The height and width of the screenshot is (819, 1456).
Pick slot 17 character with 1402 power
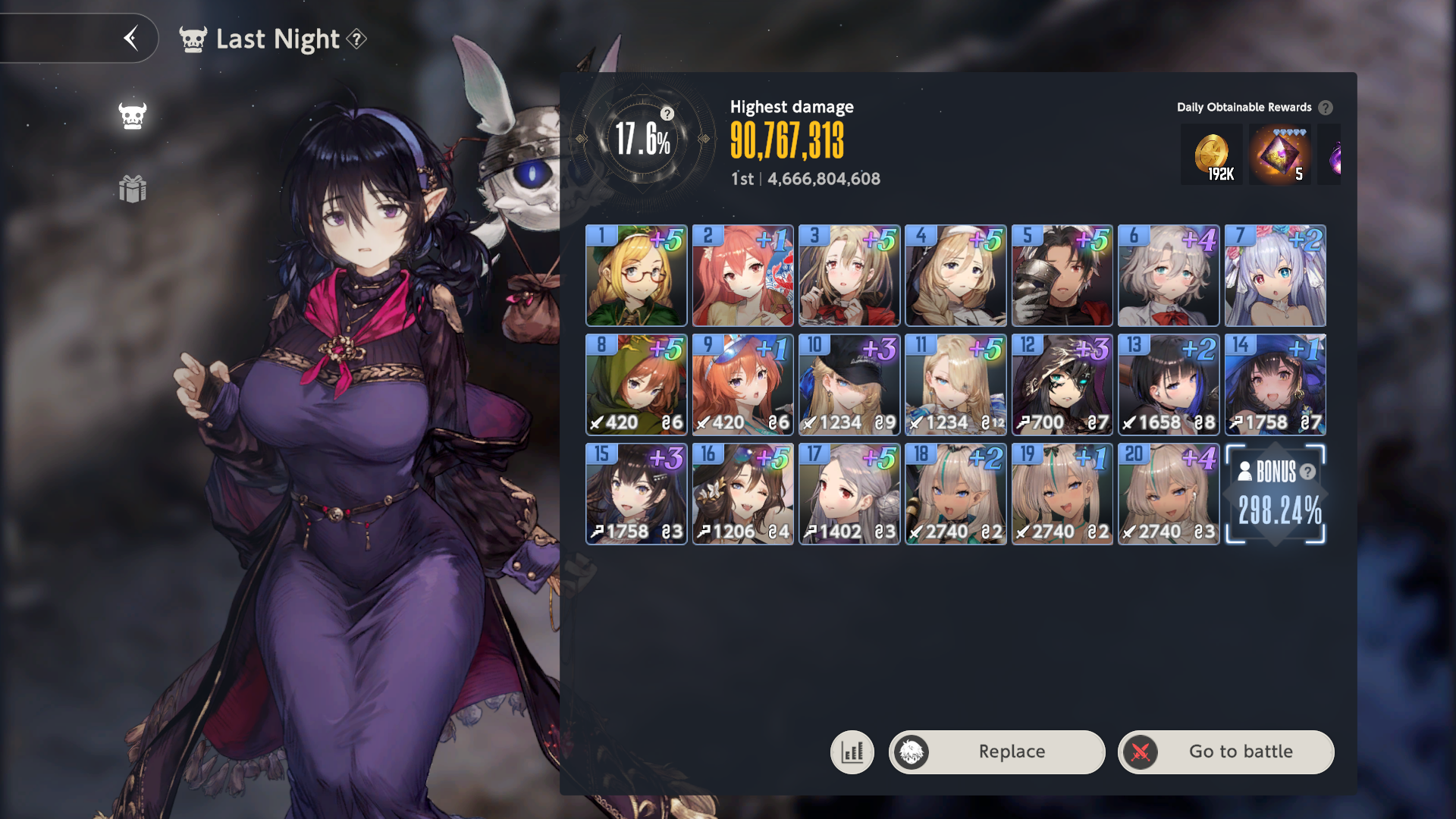[x=849, y=494]
